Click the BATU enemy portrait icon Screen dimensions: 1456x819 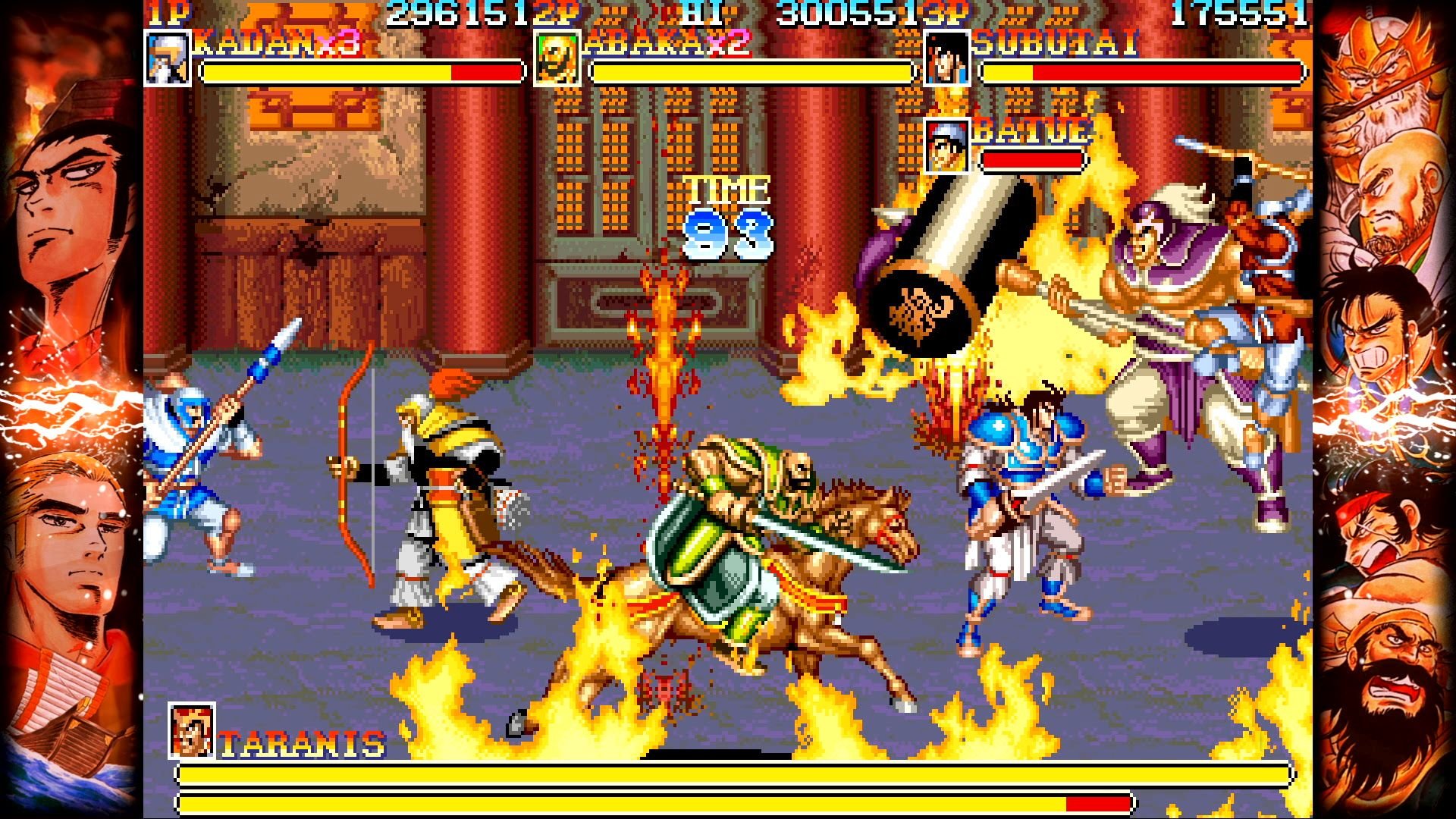(x=946, y=145)
